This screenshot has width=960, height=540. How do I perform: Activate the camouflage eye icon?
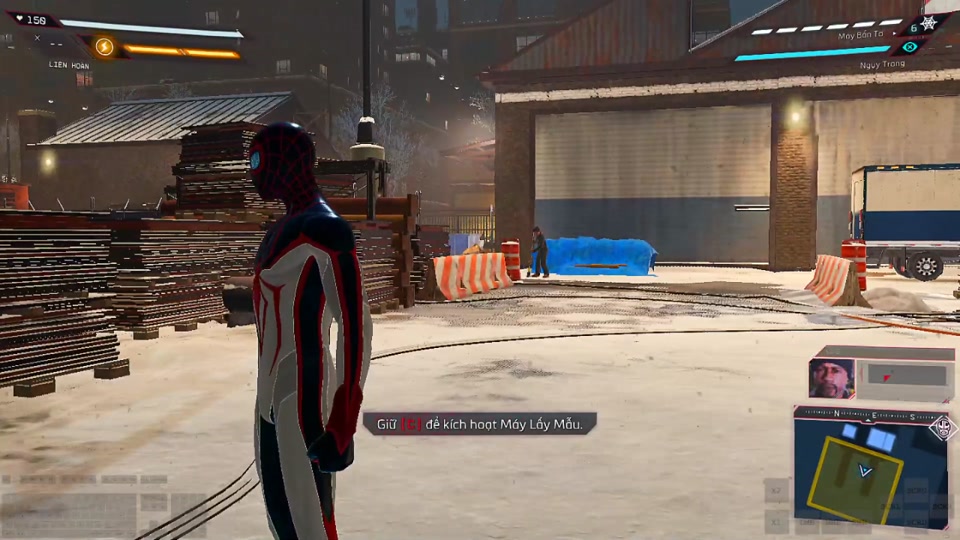point(909,47)
